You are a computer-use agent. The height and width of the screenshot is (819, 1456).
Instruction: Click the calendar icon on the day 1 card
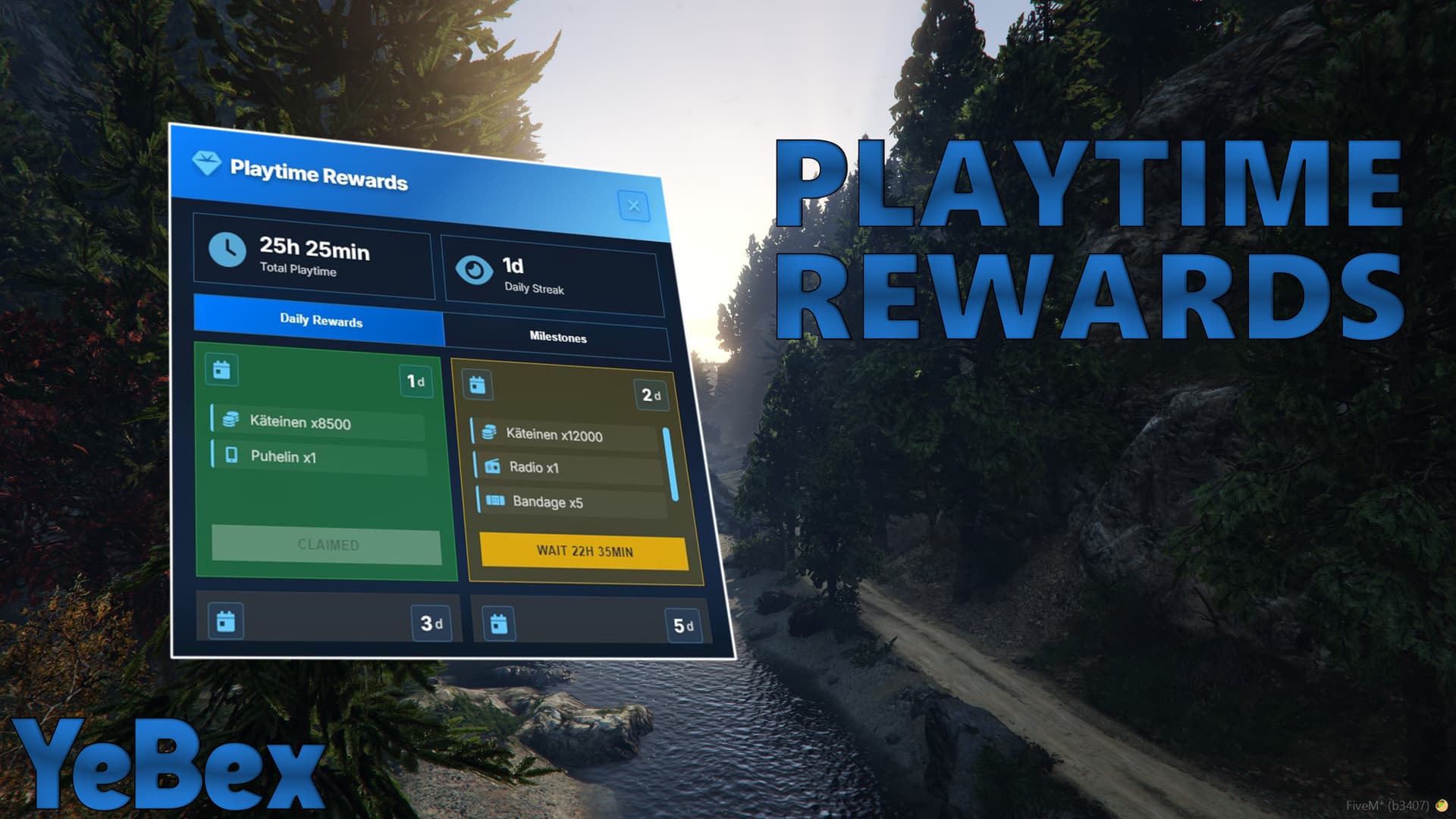(x=221, y=370)
